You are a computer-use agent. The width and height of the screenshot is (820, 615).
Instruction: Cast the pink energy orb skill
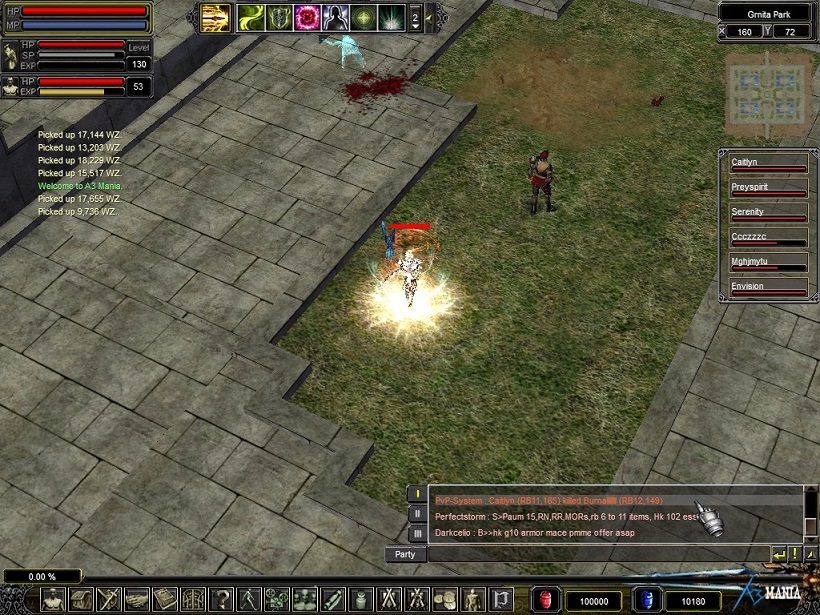pyautogui.click(x=305, y=18)
